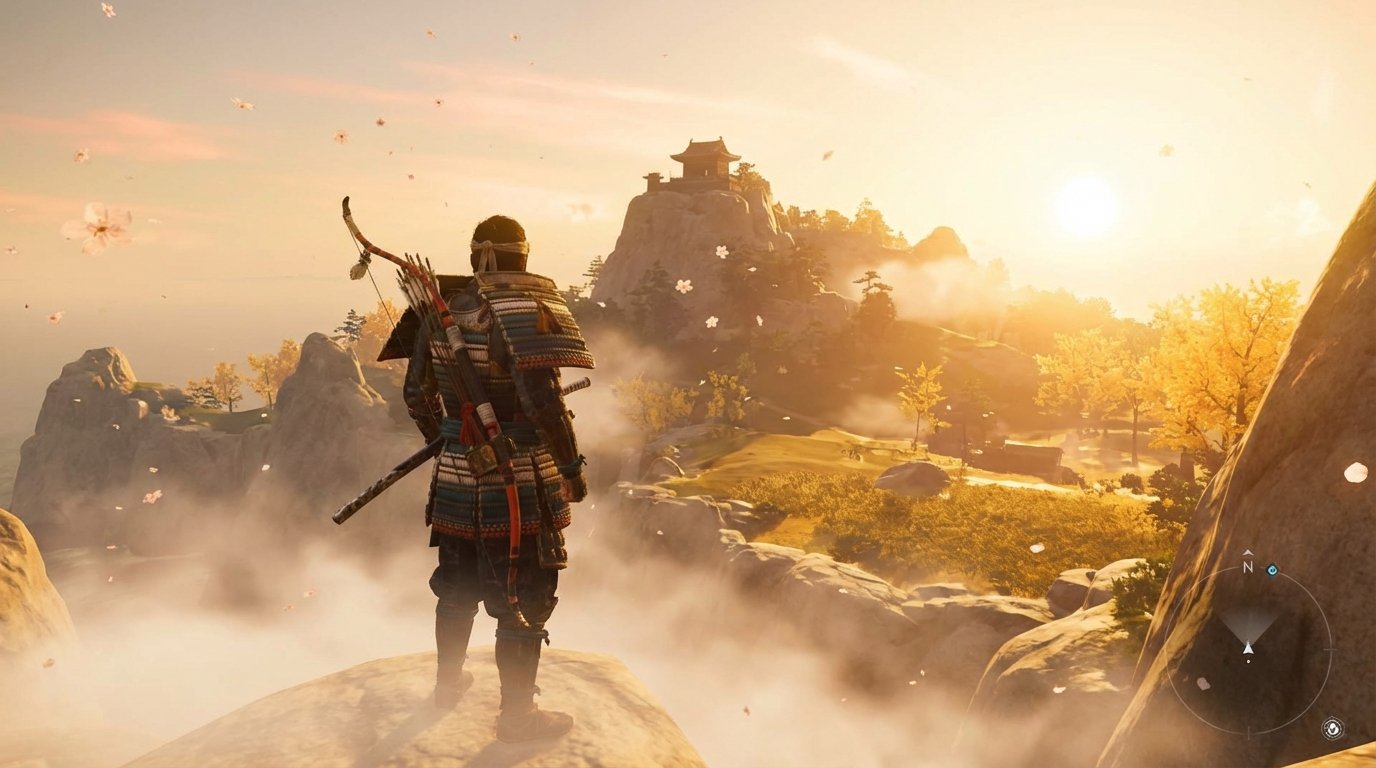Click the small marker dot left of compass center
The height and width of the screenshot is (768, 1376).
(x=1202, y=683)
